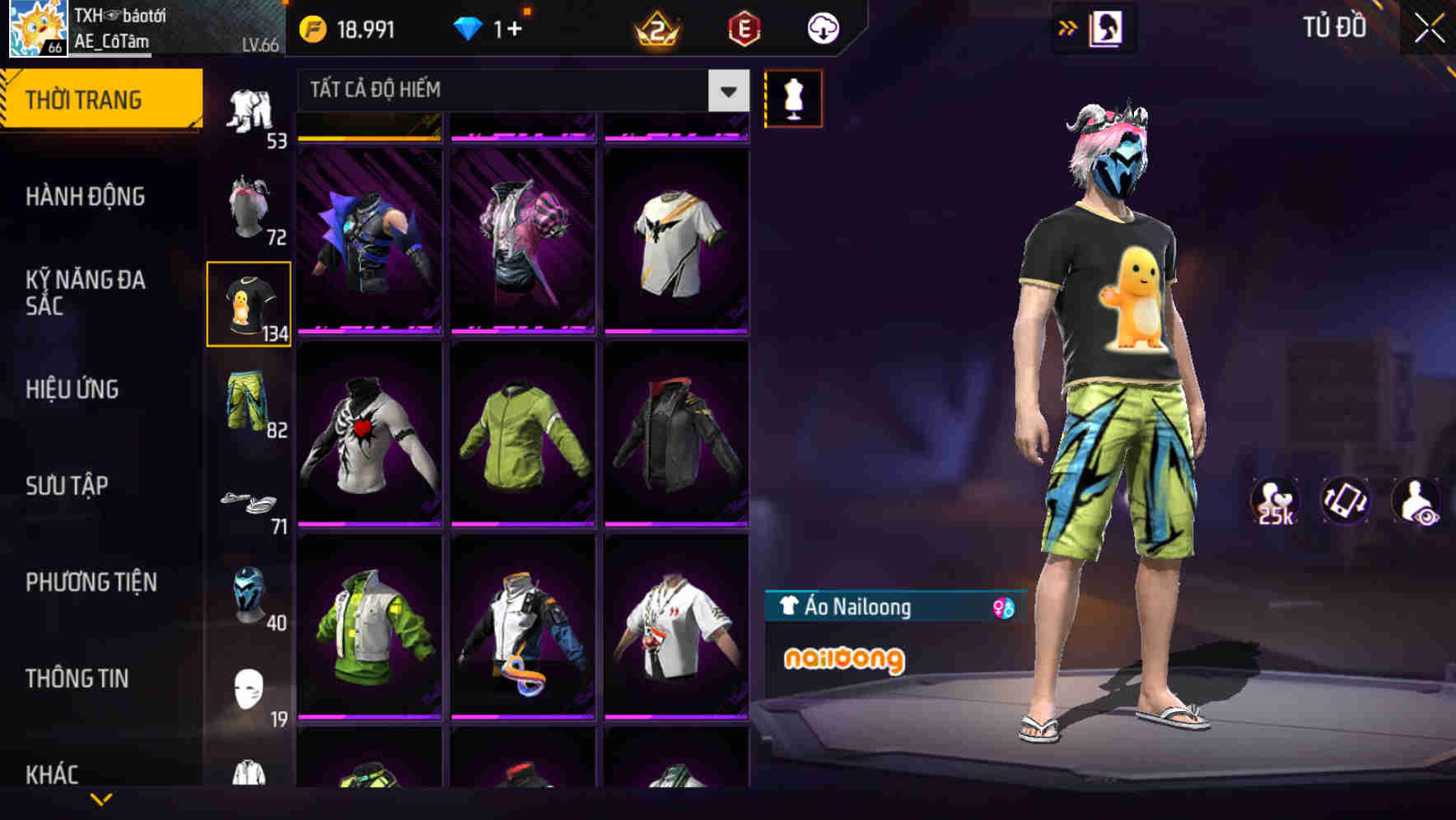Tap the gender toggle on Áo Nailoong label
Screen dimensions: 1456x820
1001,607
